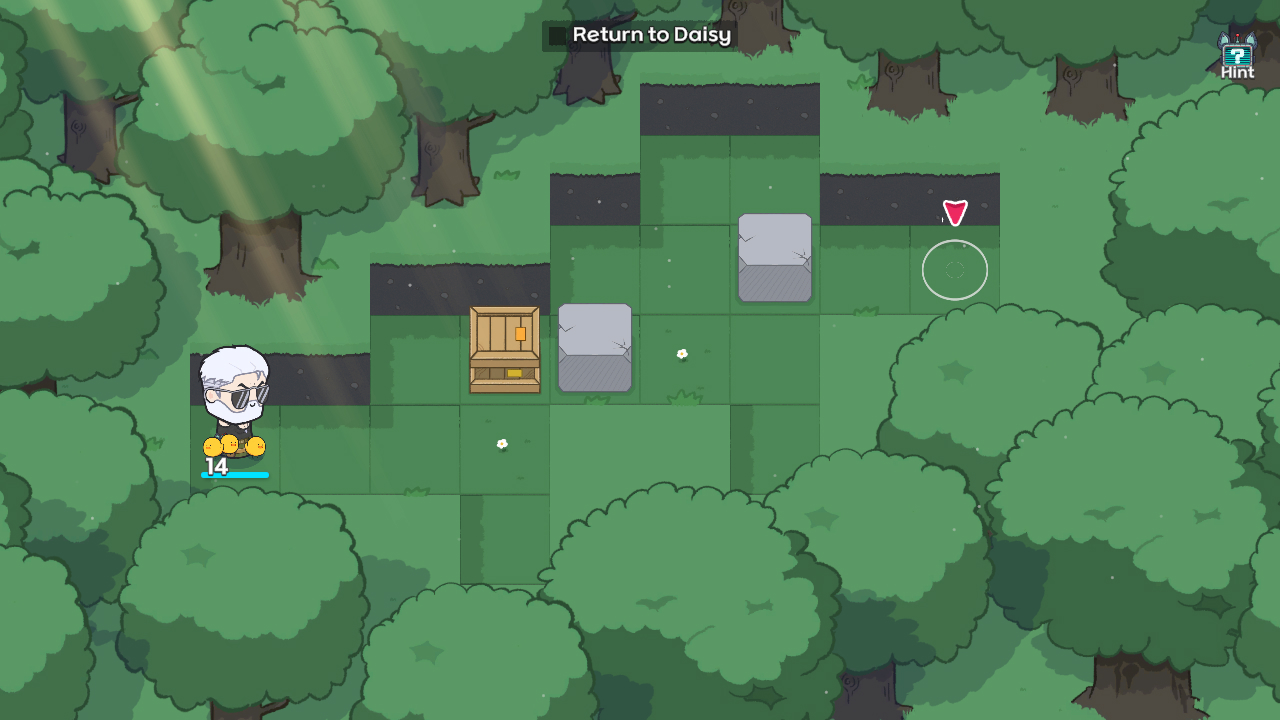Select the upper stone block
This screenshot has height=720, width=1280.
click(x=774, y=257)
